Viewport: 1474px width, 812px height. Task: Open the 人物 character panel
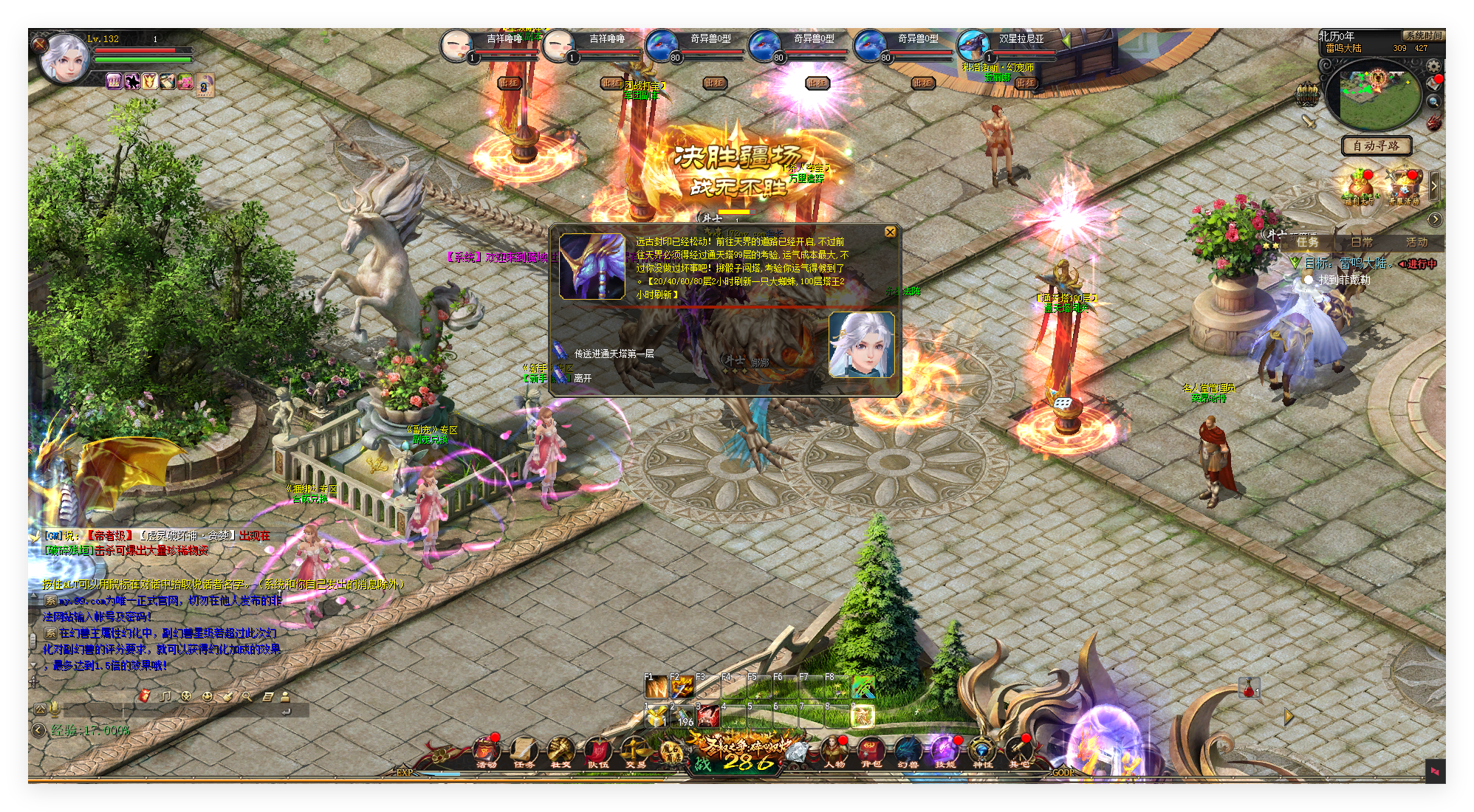[x=834, y=751]
